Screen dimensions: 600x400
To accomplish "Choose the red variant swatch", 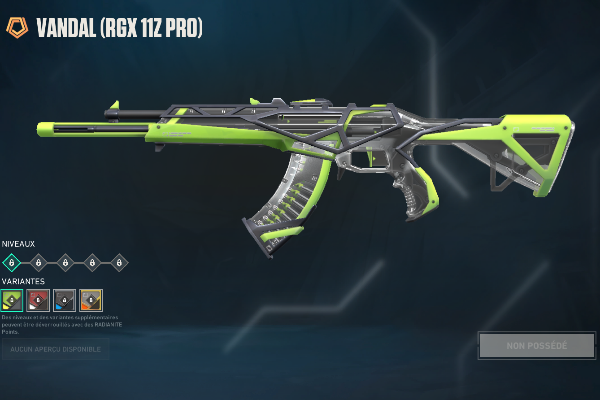I will click(x=38, y=299).
